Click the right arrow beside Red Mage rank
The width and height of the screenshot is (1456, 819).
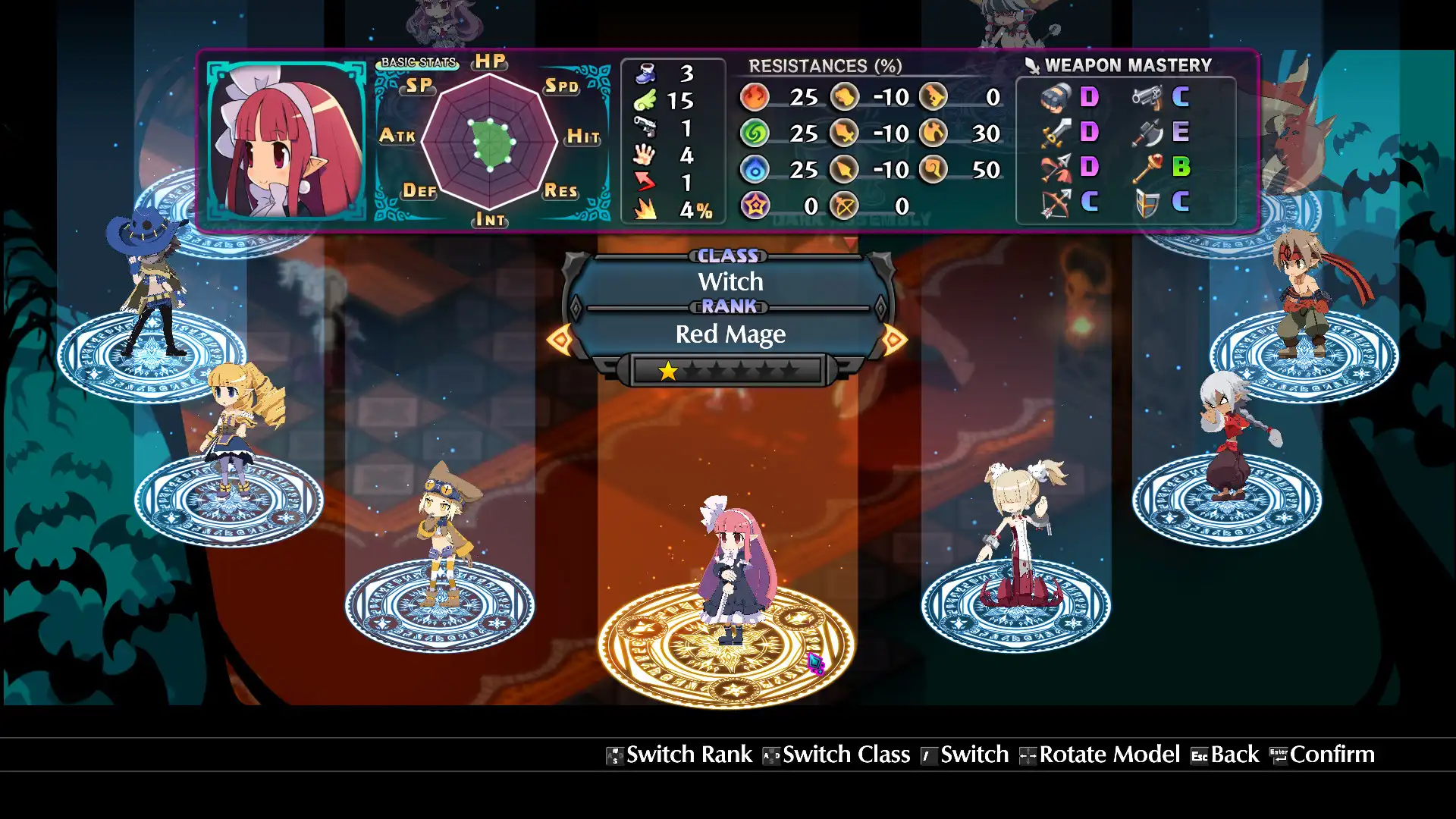(x=896, y=339)
